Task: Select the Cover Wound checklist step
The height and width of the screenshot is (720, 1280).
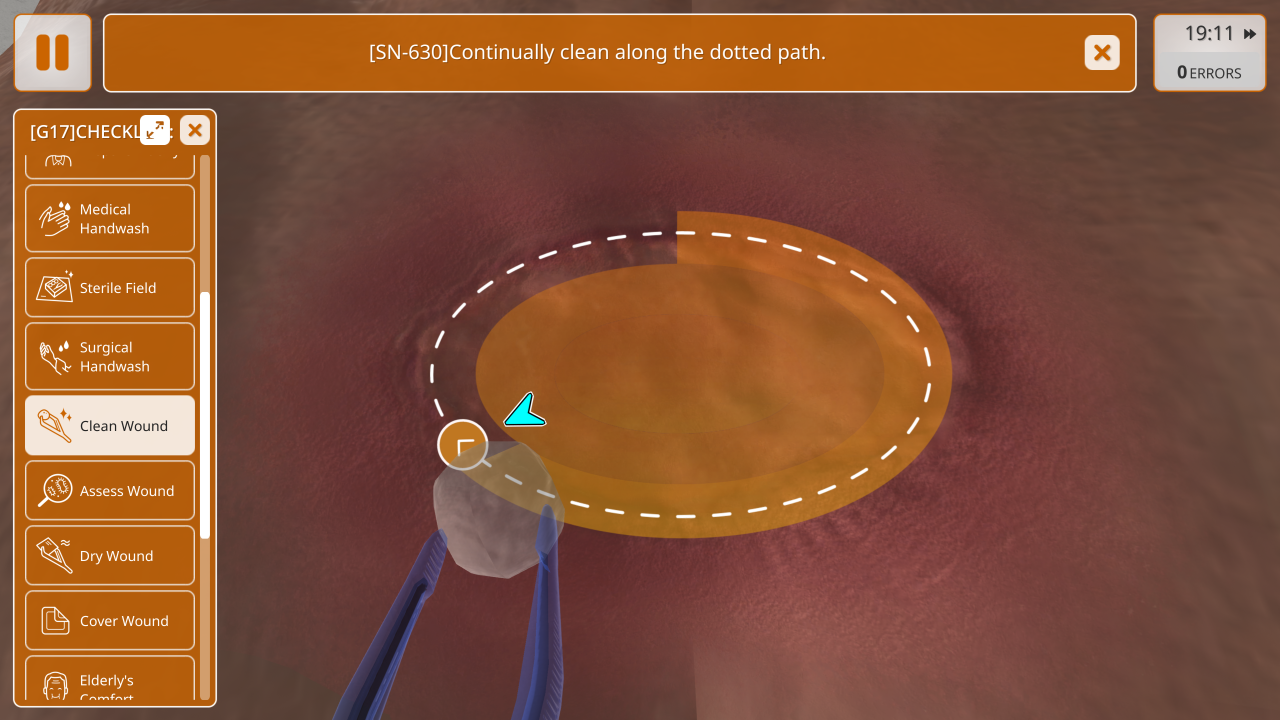Action: (110, 621)
